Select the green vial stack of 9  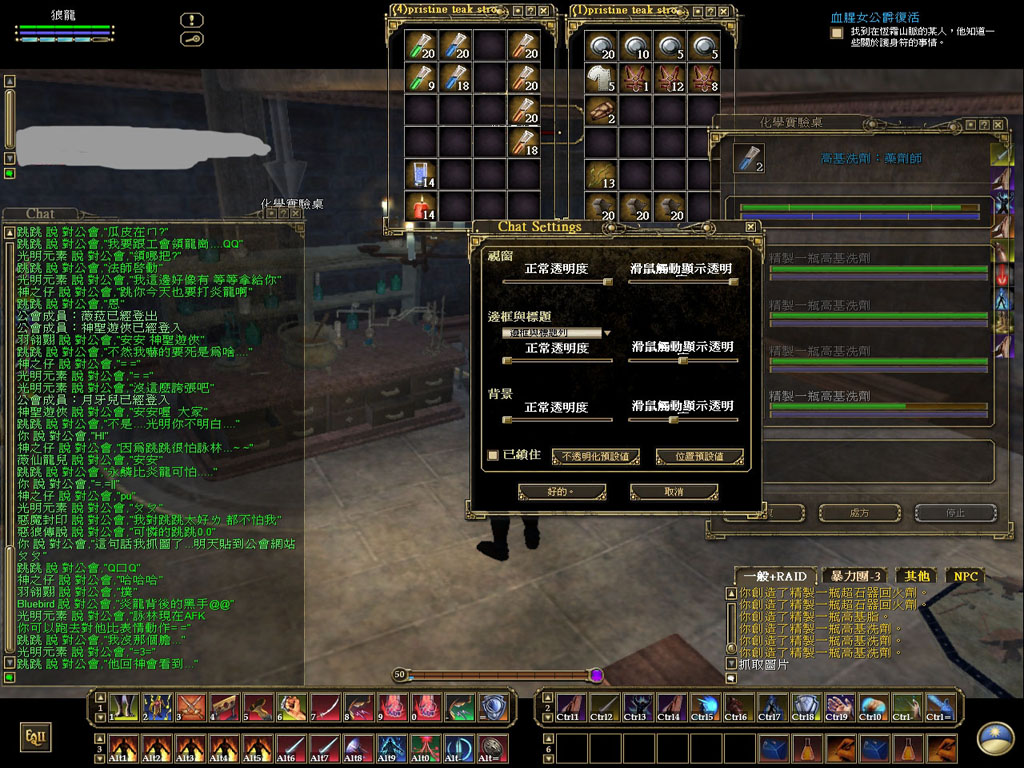point(421,77)
